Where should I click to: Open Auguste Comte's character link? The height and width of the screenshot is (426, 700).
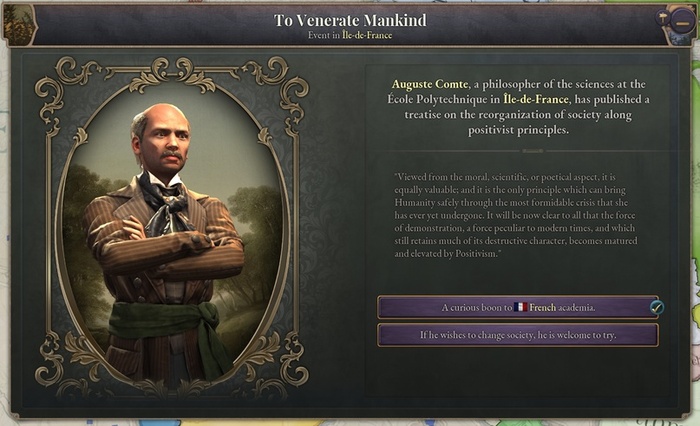(x=427, y=83)
